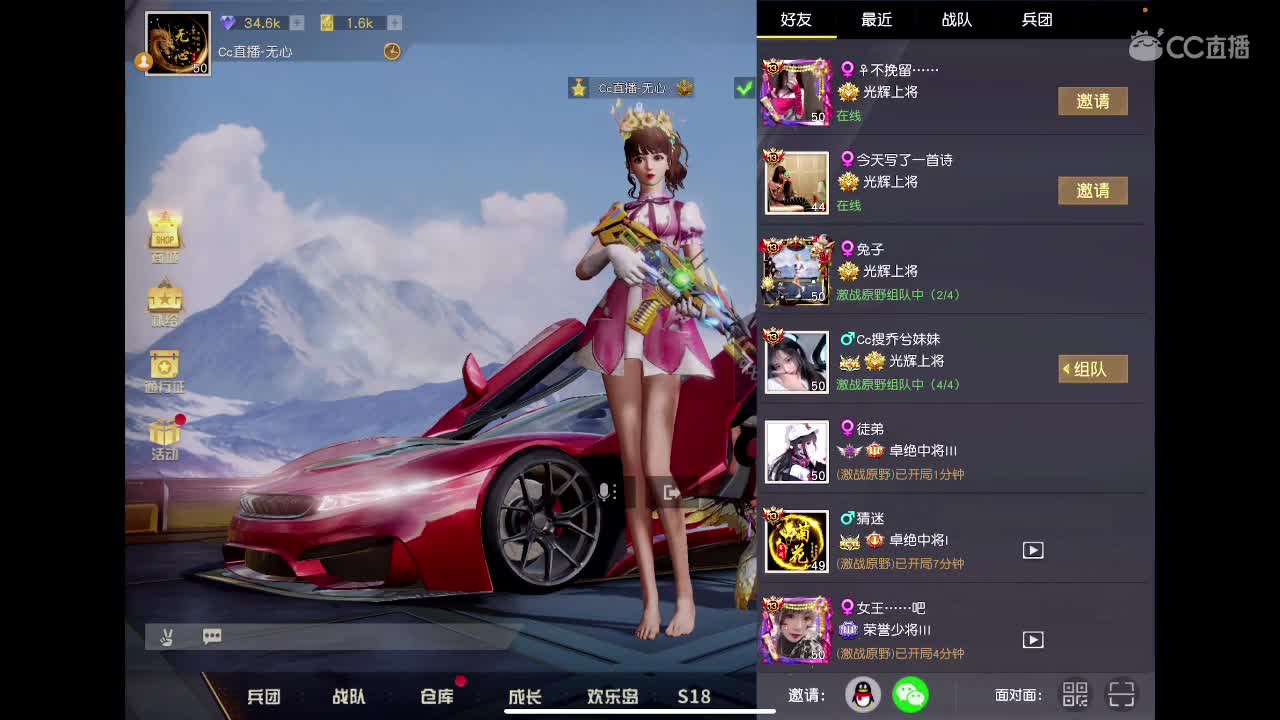This screenshot has height=720, width=1280.
Task: Watch 猜迷's match via the video icon
Action: pos(1033,549)
